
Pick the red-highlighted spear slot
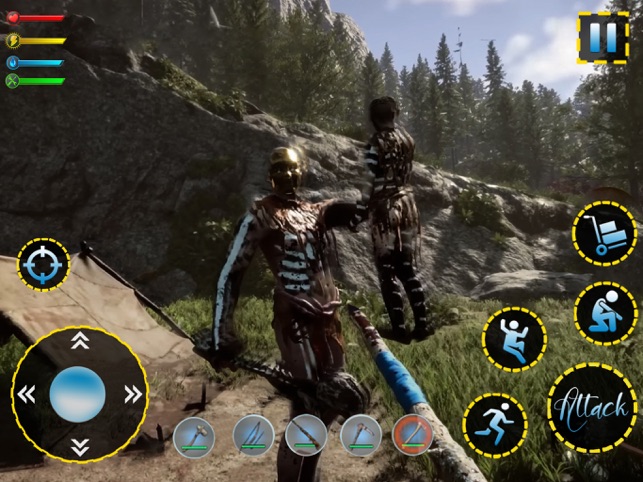pyautogui.click(x=412, y=436)
